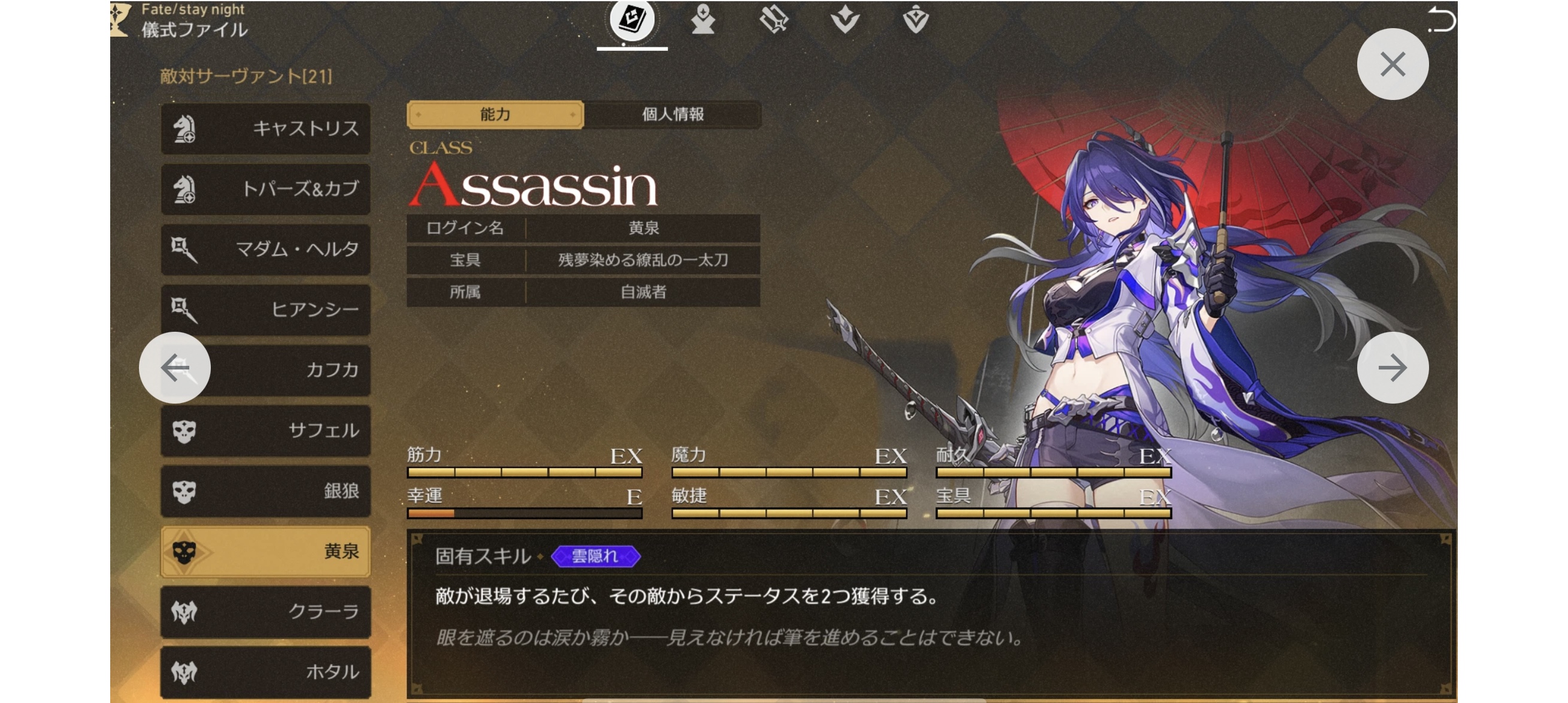Viewport: 1568px width, 703px height.
Task: Choose トパーズ&カブ from the servant list
Action: click(x=265, y=189)
